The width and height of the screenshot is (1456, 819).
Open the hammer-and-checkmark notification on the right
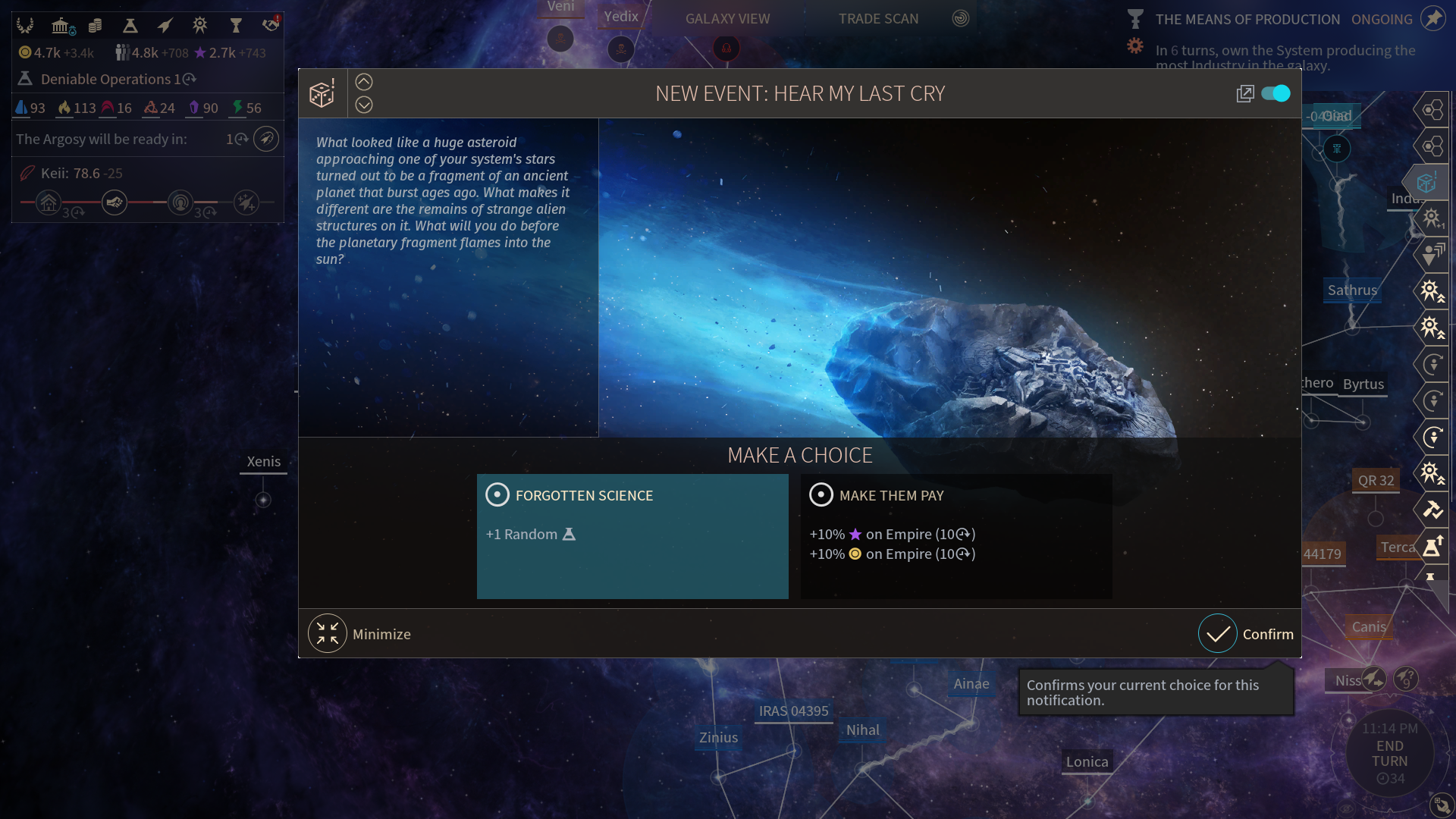(x=1432, y=510)
